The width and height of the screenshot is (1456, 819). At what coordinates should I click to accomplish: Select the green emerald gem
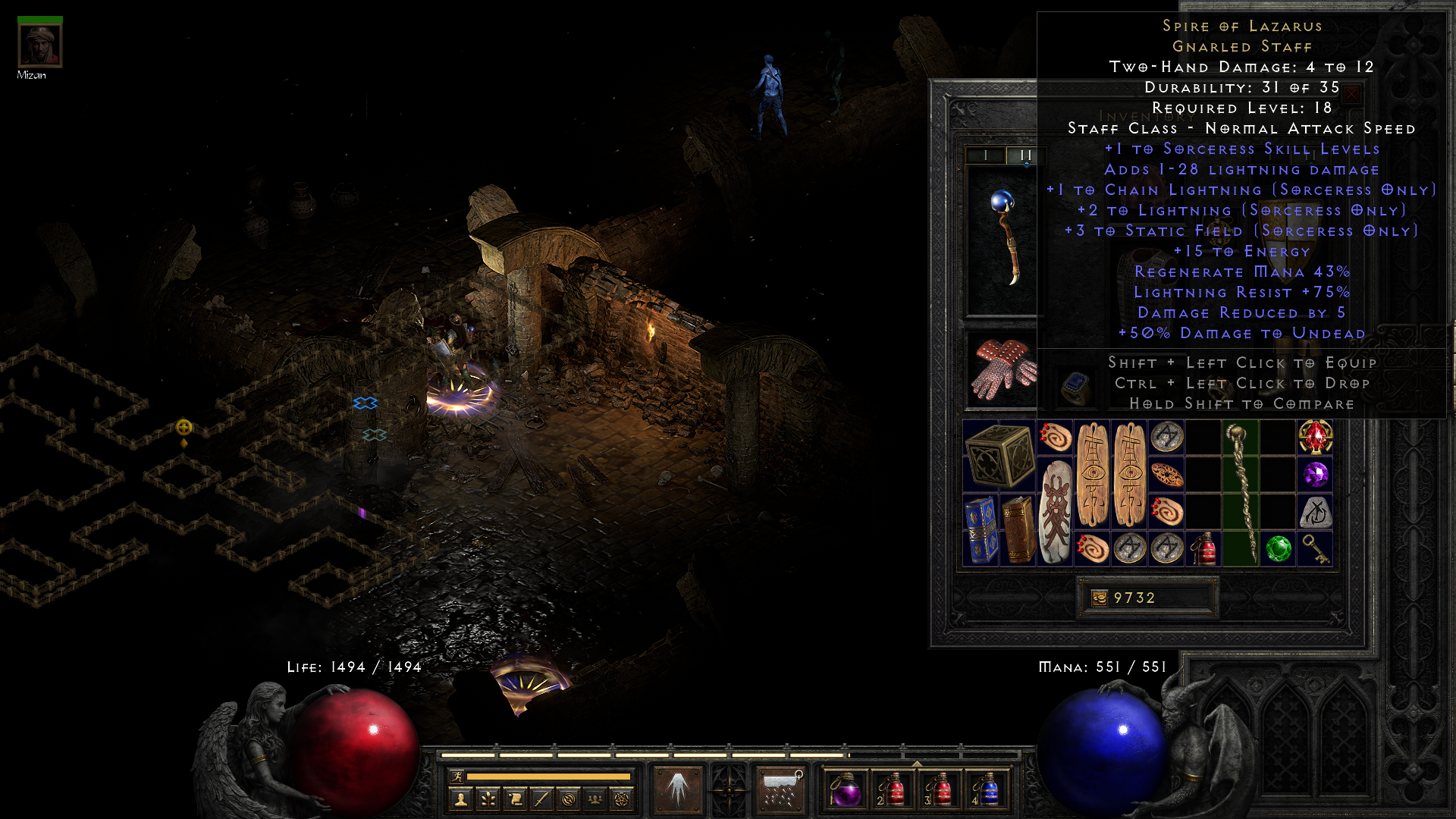click(x=1278, y=548)
